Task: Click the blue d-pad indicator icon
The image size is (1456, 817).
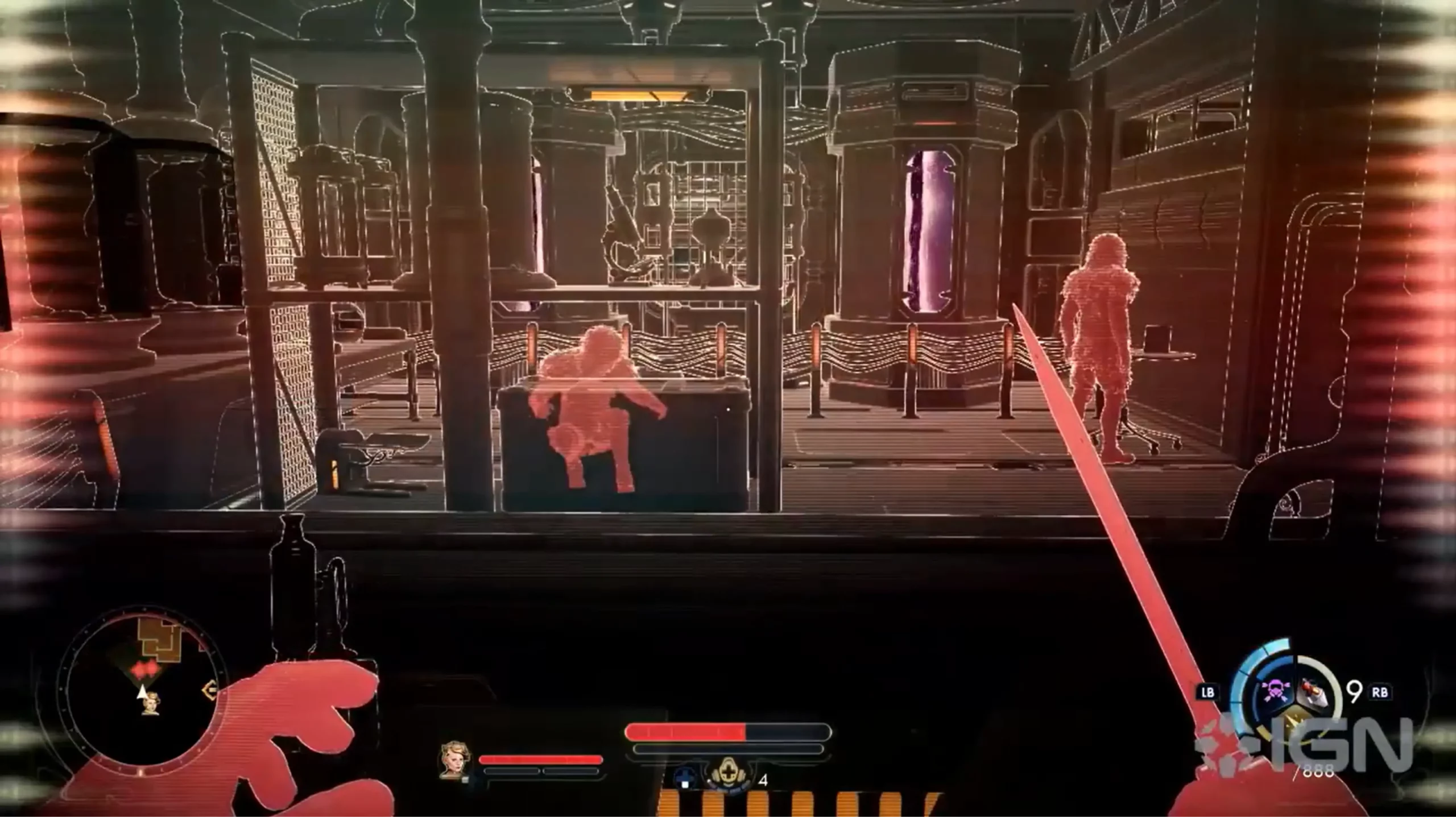Action: [x=684, y=779]
